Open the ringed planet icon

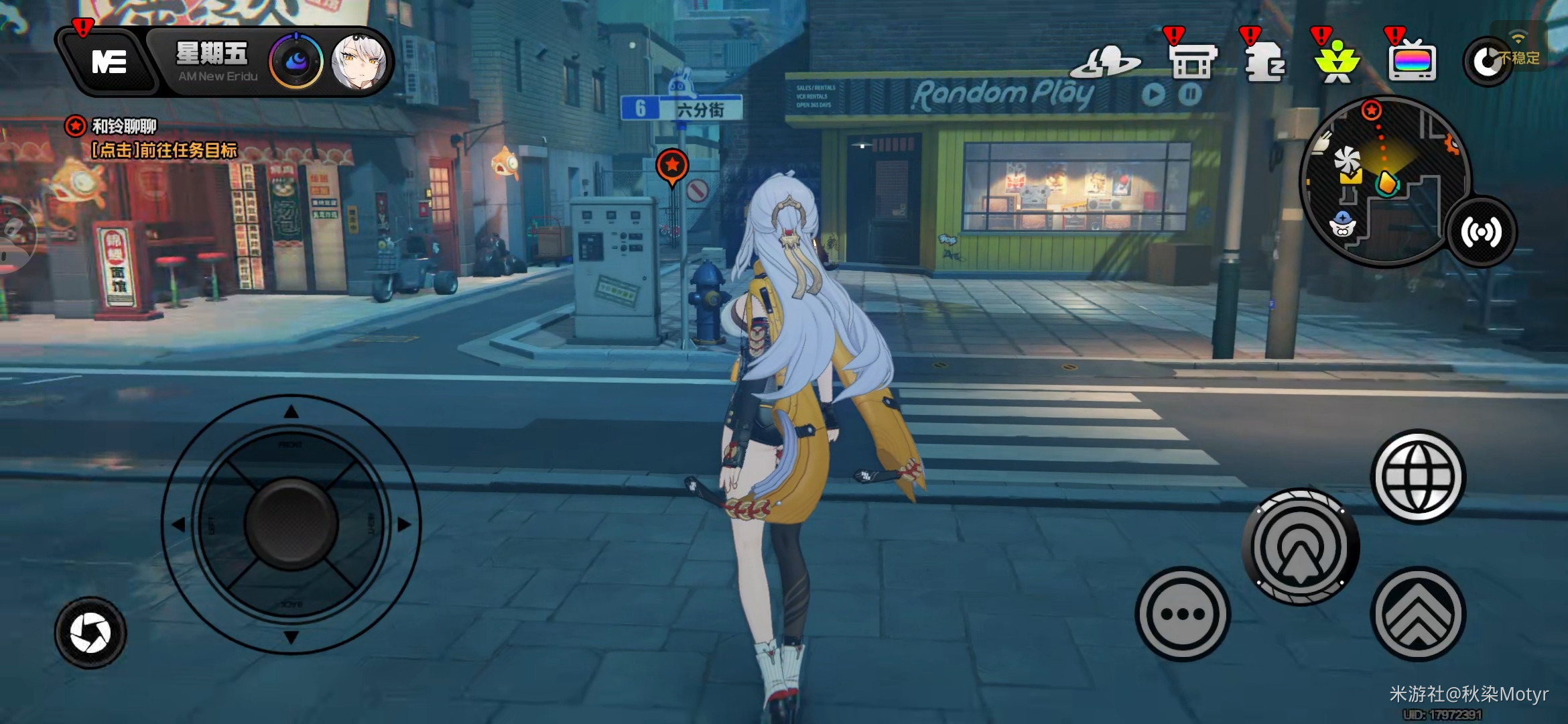tap(1106, 62)
